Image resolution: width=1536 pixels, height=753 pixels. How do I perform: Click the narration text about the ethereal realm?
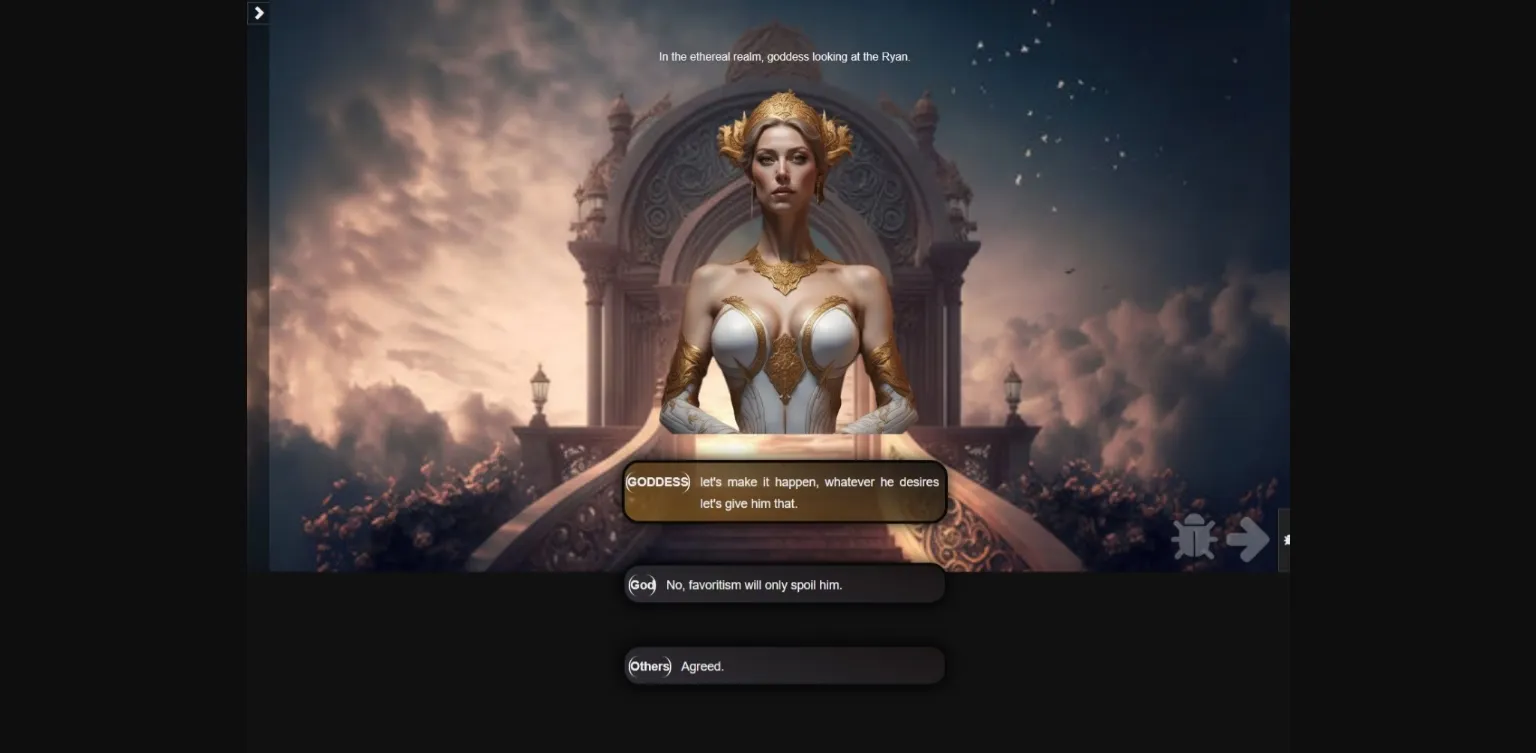[784, 57]
